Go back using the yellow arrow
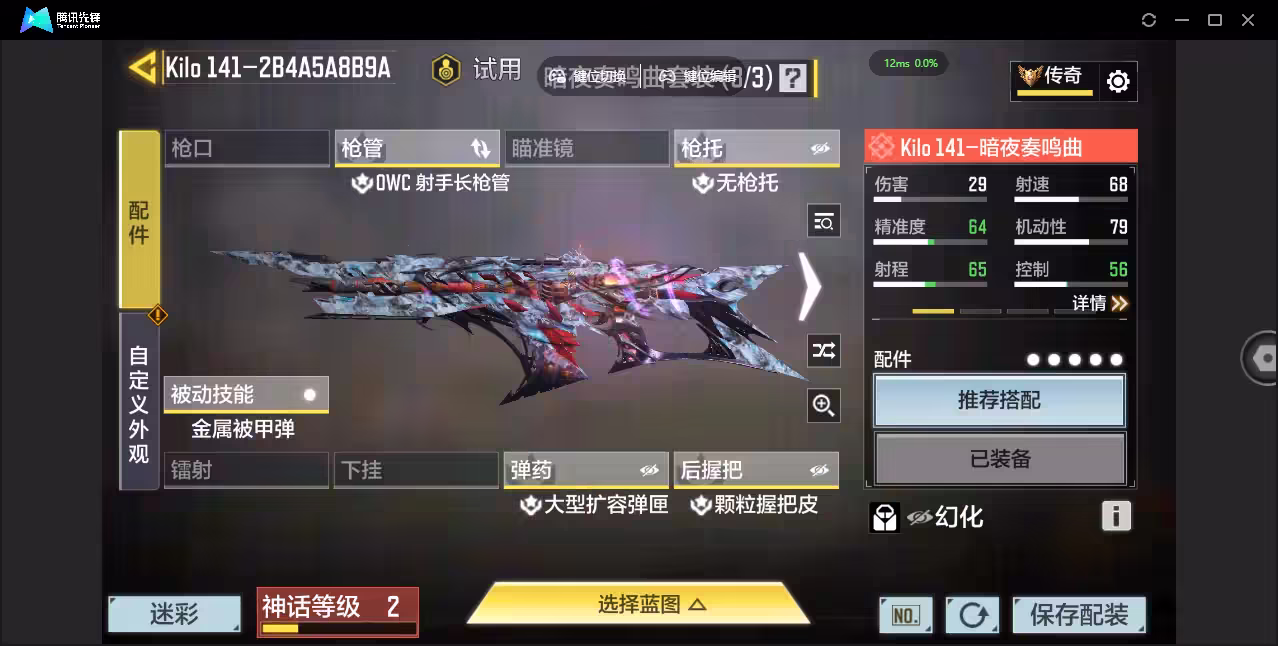 [143, 67]
